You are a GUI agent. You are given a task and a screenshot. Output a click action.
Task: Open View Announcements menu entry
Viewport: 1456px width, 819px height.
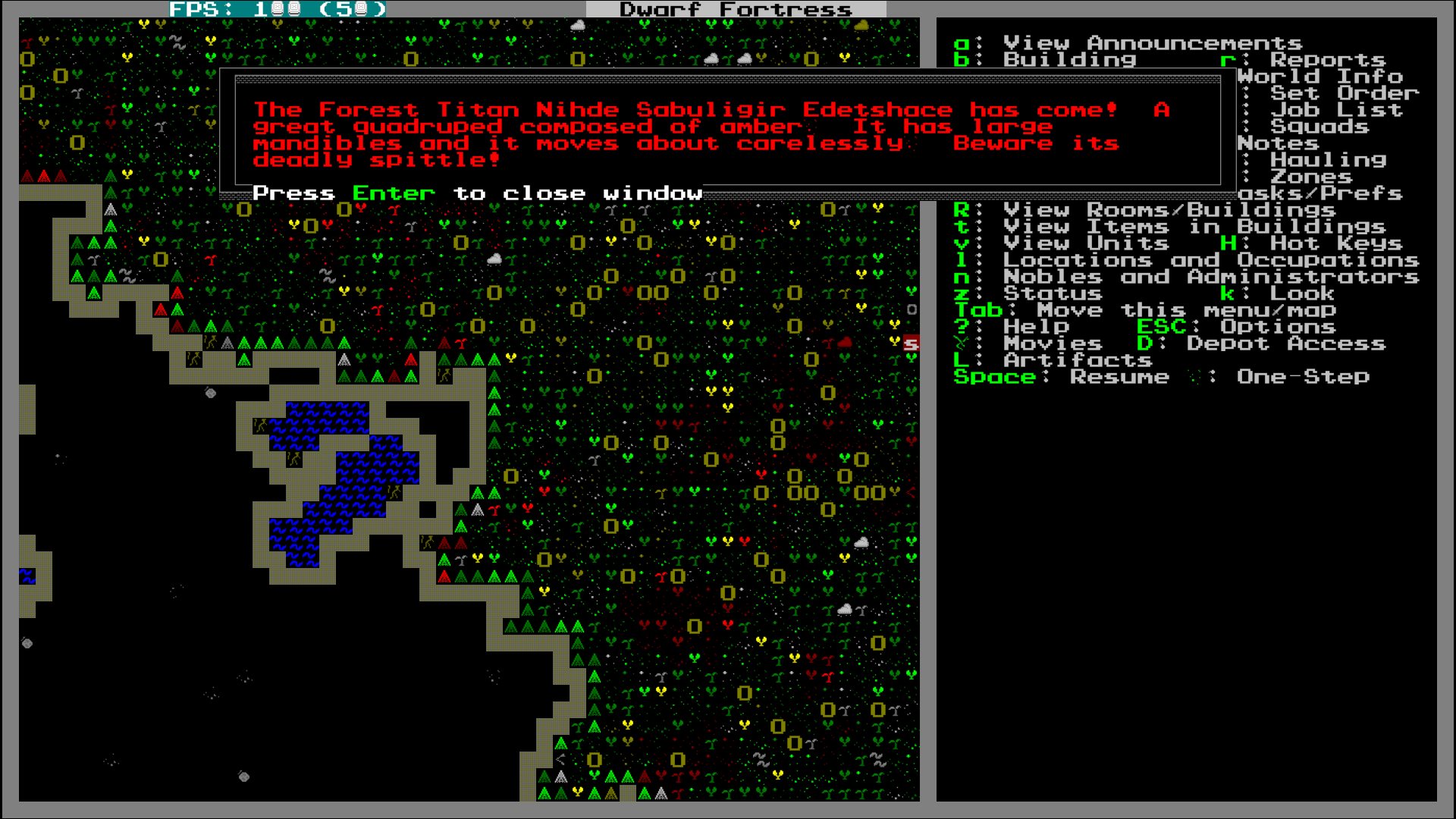[1152, 43]
